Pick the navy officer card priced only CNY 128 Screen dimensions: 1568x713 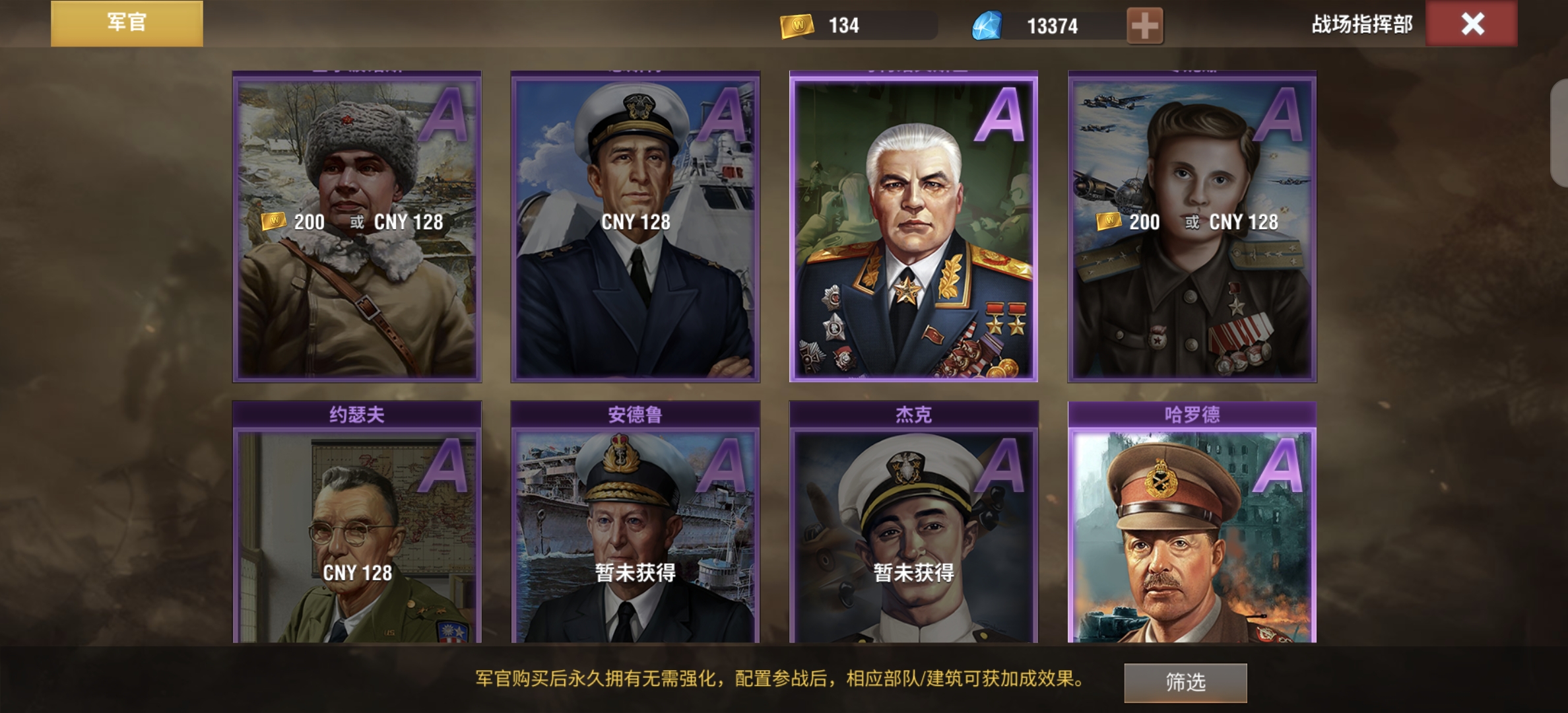pyautogui.click(x=635, y=228)
